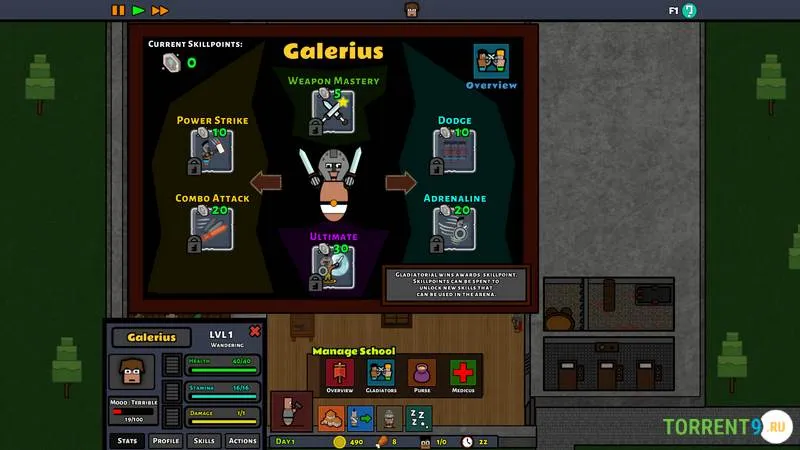Open the Purse menu

[421, 376]
